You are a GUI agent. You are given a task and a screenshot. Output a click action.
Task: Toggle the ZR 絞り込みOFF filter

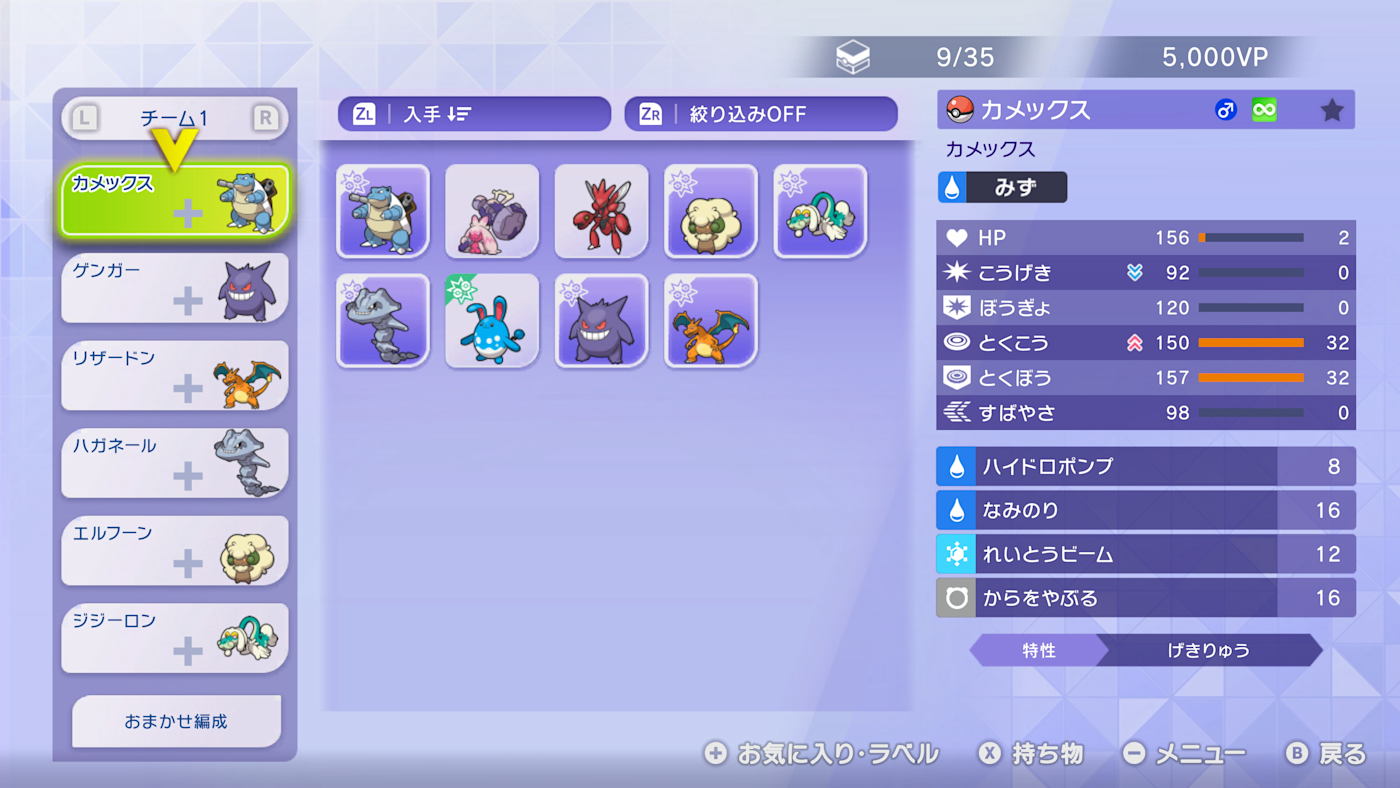click(760, 113)
